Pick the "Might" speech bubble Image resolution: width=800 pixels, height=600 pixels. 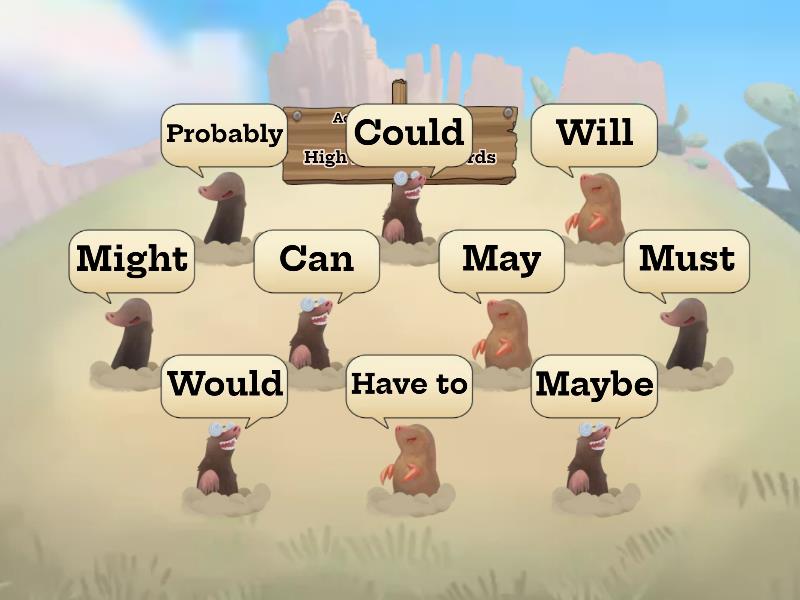[x=132, y=260]
